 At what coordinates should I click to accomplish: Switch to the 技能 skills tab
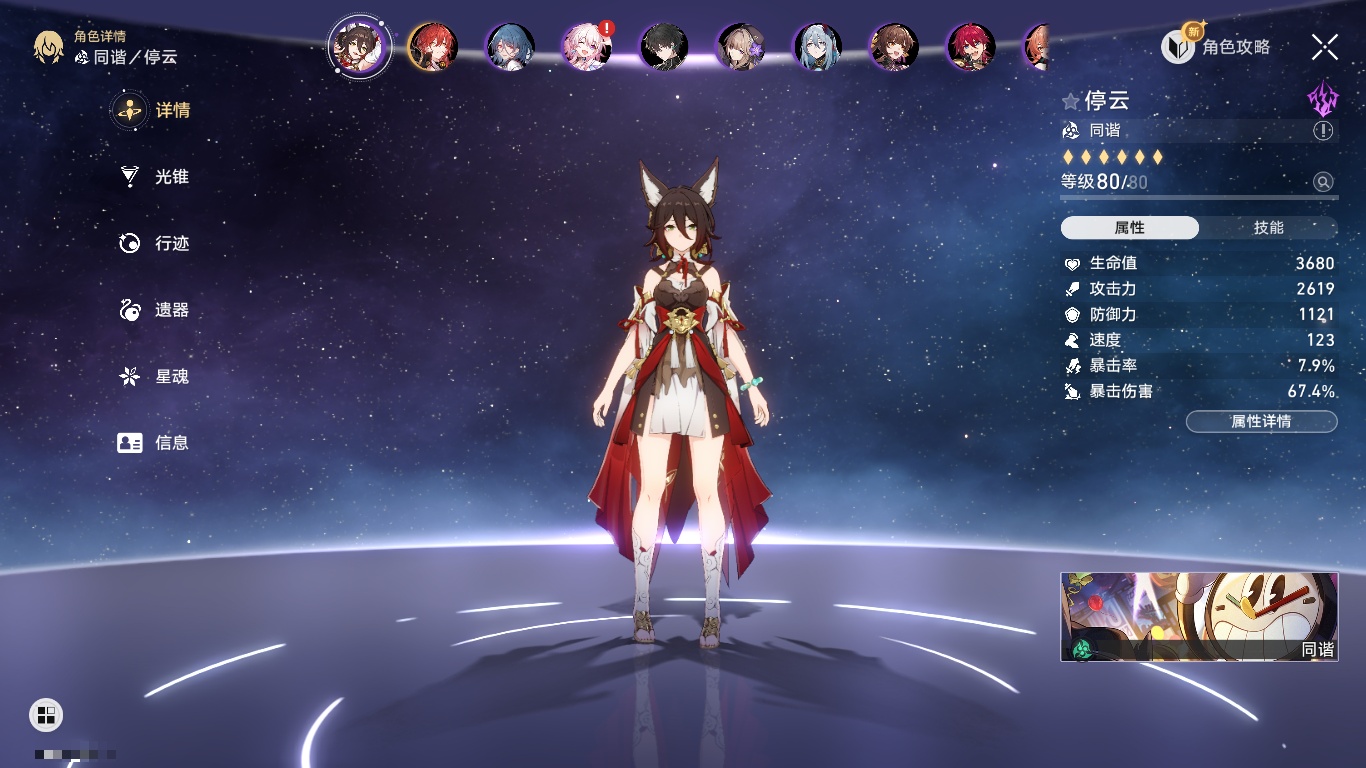pyautogui.click(x=1268, y=228)
